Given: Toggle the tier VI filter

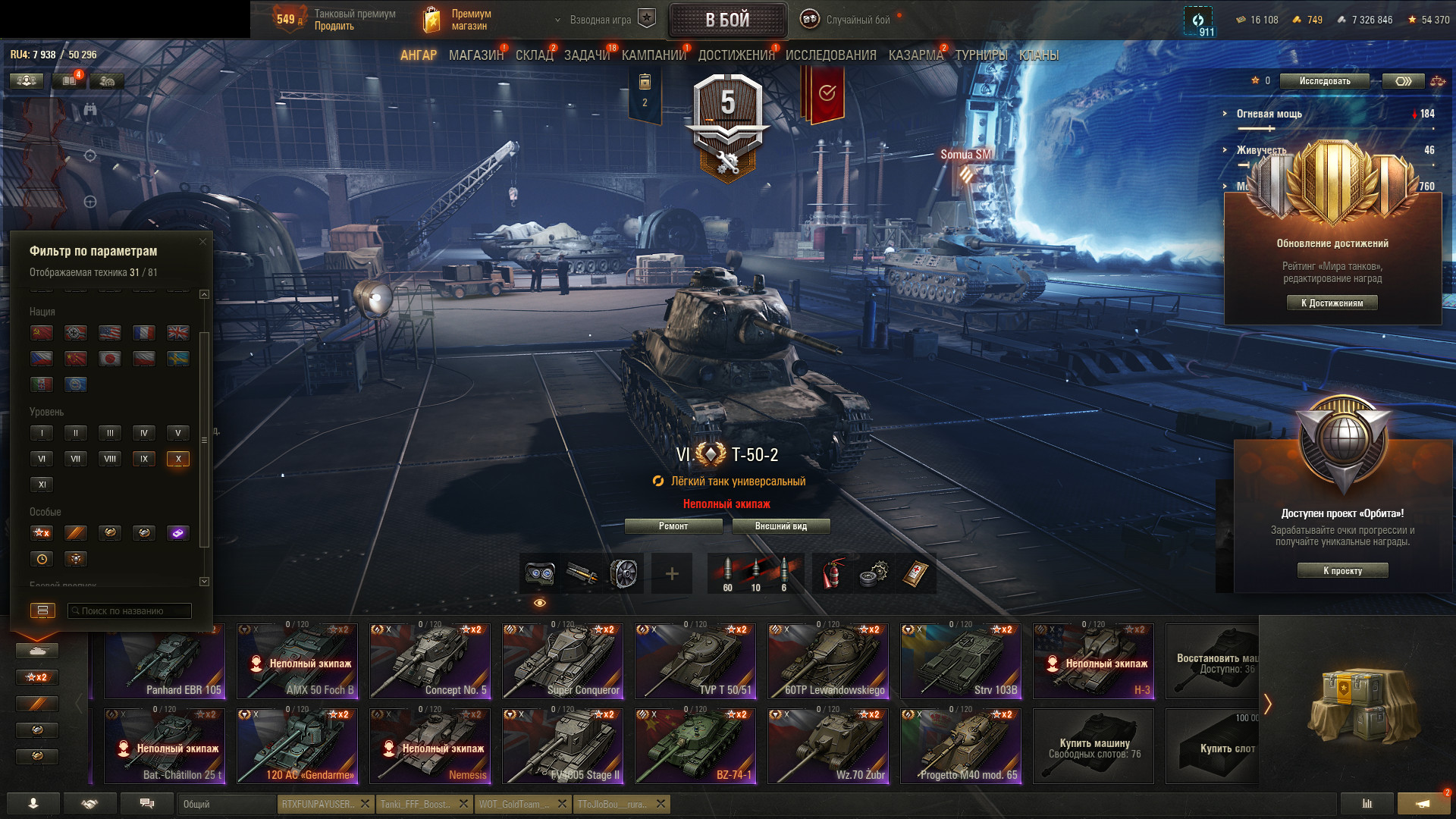Looking at the screenshot, I should click(x=42, y=459).
